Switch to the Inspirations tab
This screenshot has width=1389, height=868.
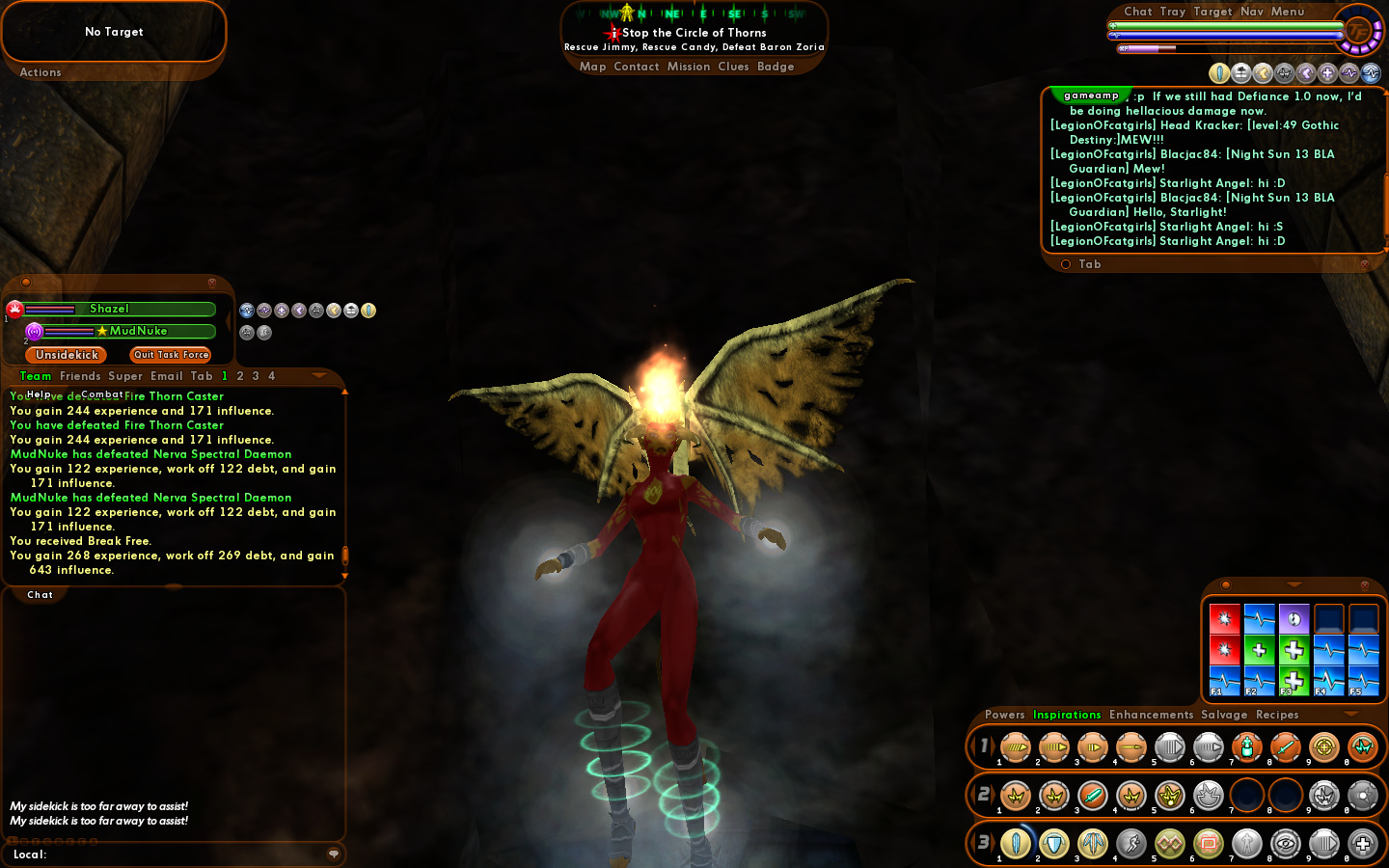point(1067,715)
